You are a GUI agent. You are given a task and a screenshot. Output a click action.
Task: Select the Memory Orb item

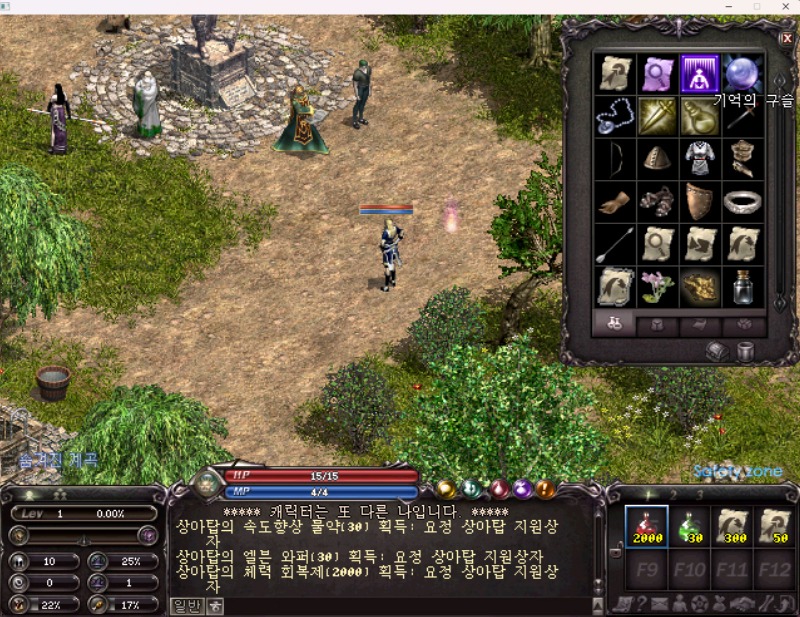point(743,73)
